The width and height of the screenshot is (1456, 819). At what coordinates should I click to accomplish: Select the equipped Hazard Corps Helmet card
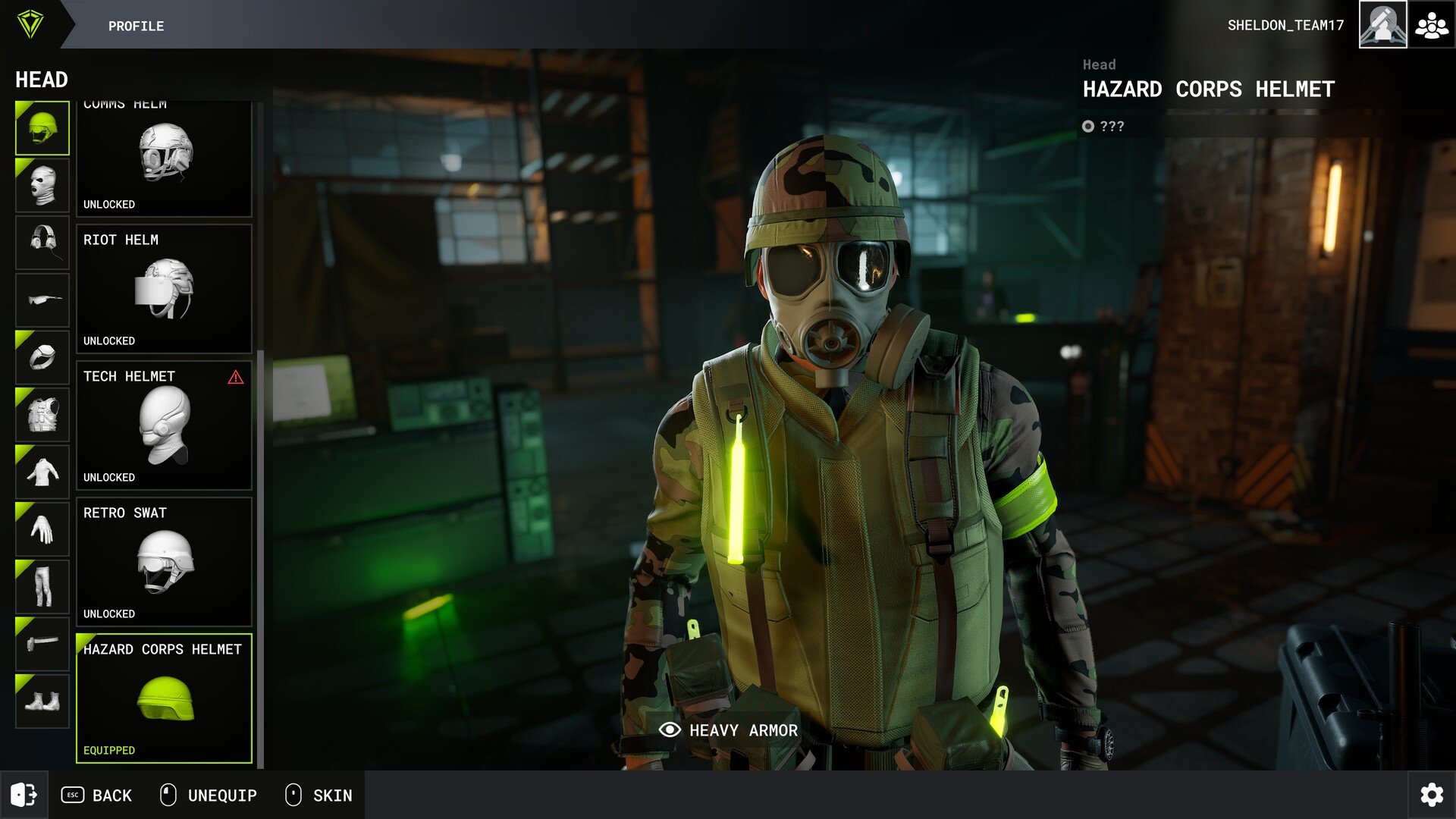[x=164, y=698]
